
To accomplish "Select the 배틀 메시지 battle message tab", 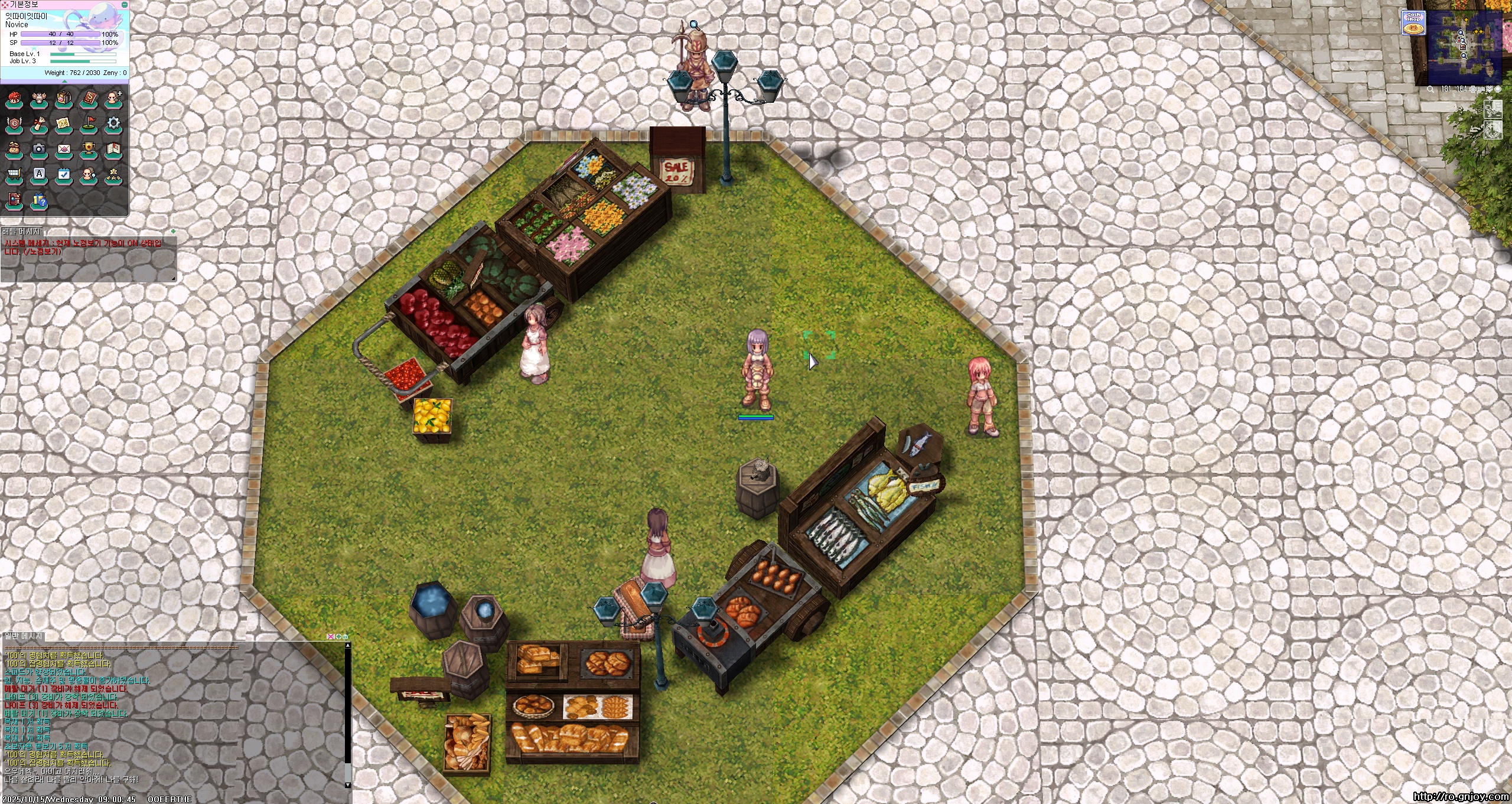I will point(21,232).
